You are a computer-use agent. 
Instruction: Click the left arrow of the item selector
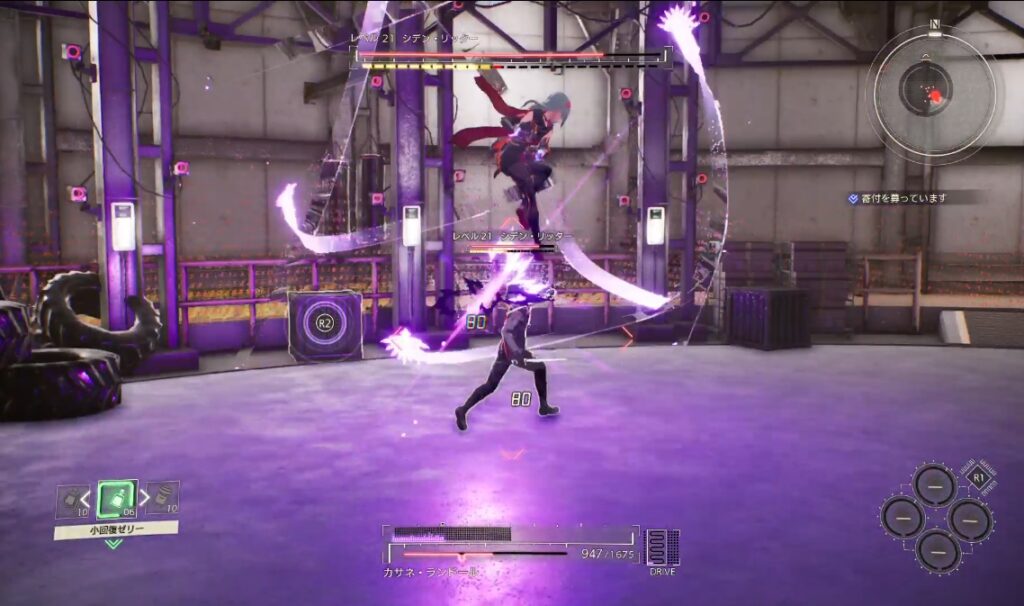87,496
